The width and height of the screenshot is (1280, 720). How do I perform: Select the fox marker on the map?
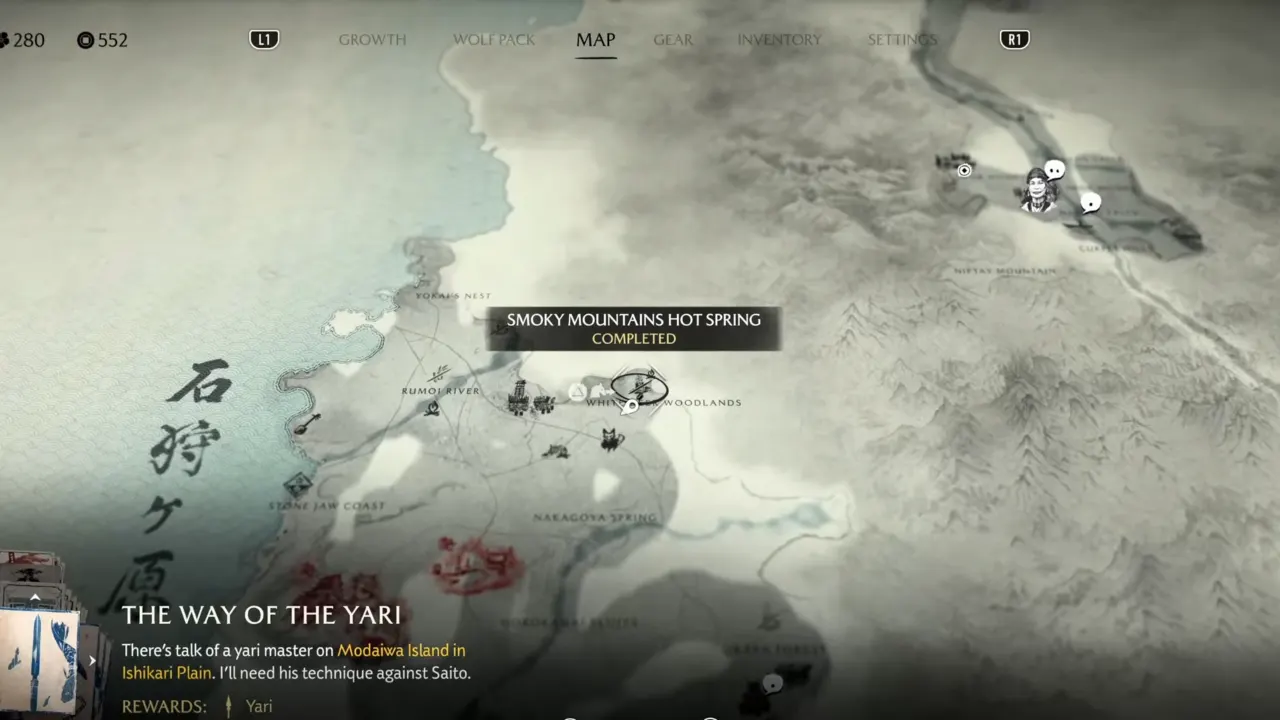[612, 439]
